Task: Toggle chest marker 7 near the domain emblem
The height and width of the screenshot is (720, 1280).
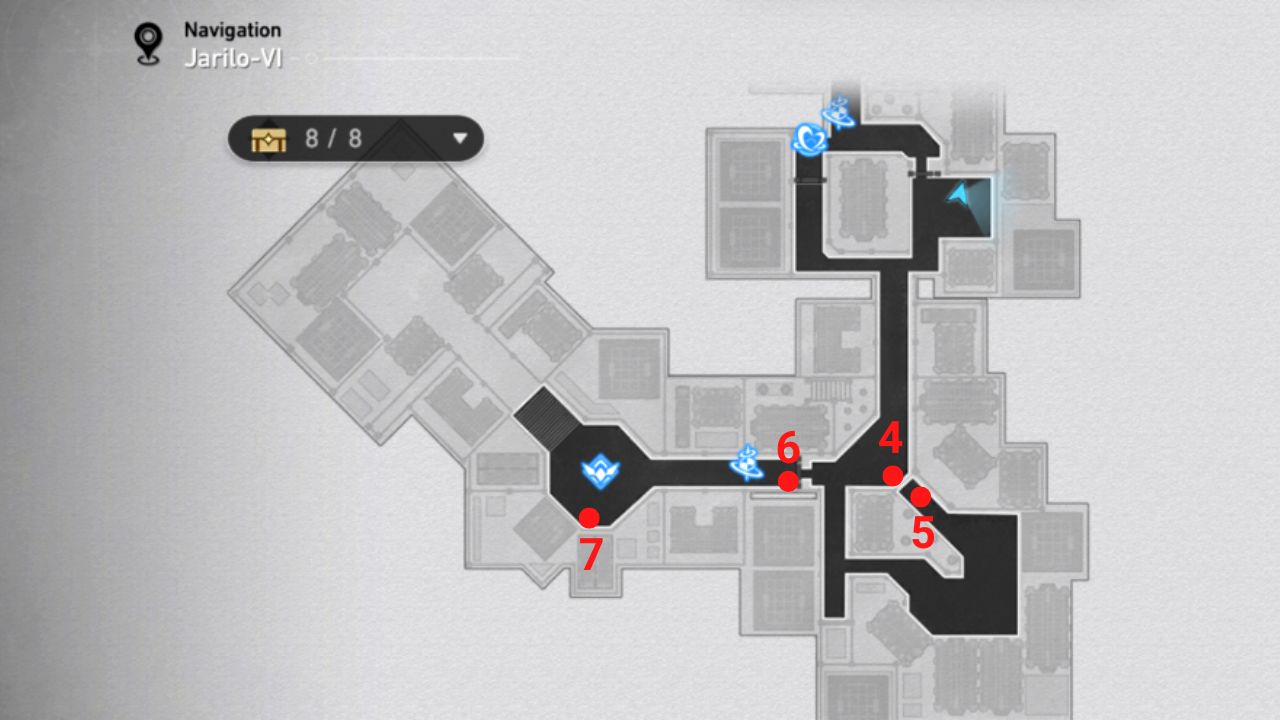Action: [592, 517]
